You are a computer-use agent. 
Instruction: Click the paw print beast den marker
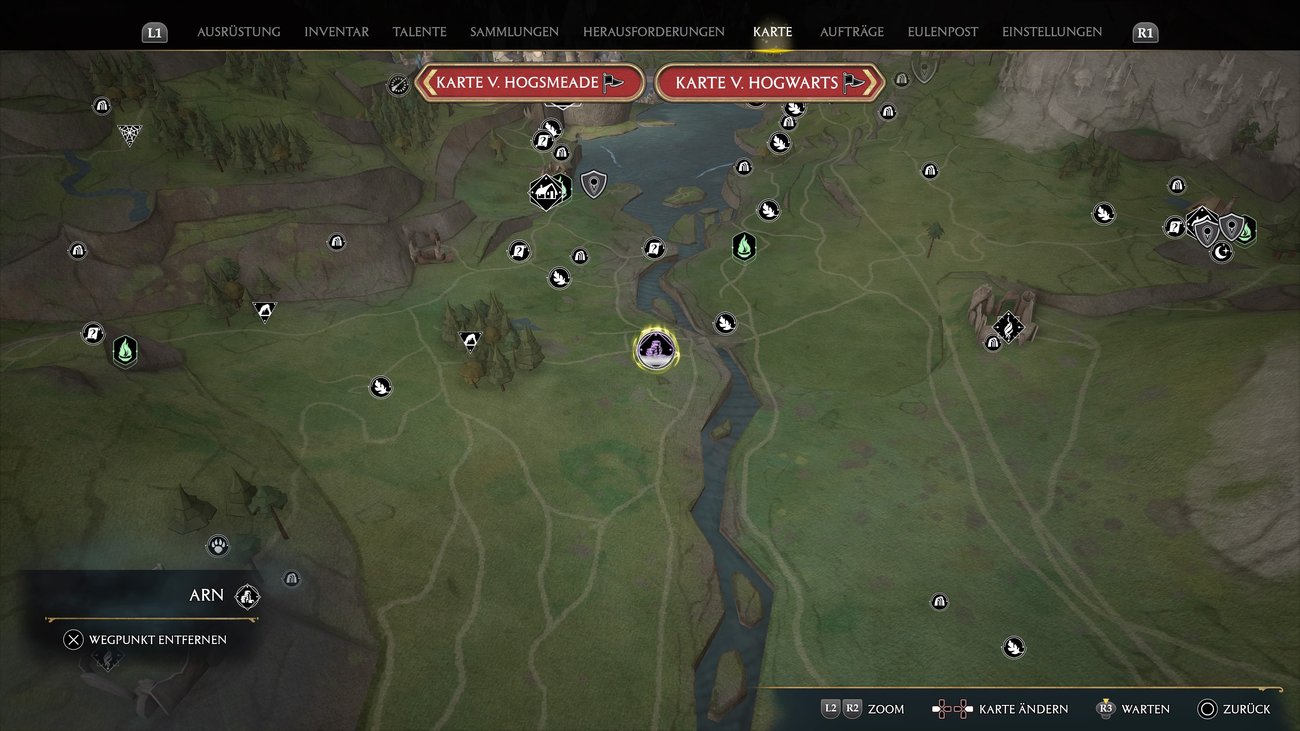click(218, 545)
